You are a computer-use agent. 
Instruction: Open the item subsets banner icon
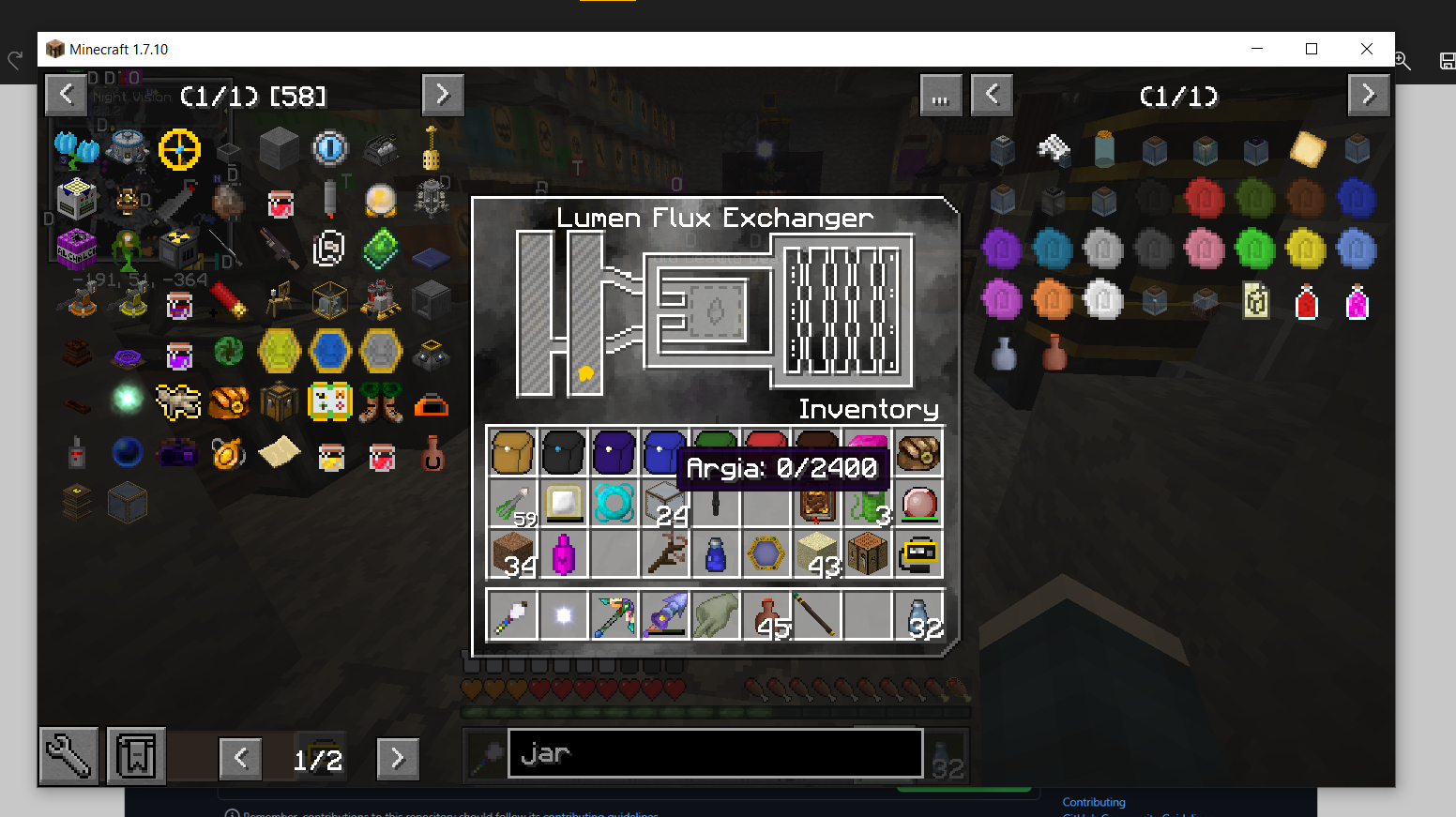click(135, 755)
